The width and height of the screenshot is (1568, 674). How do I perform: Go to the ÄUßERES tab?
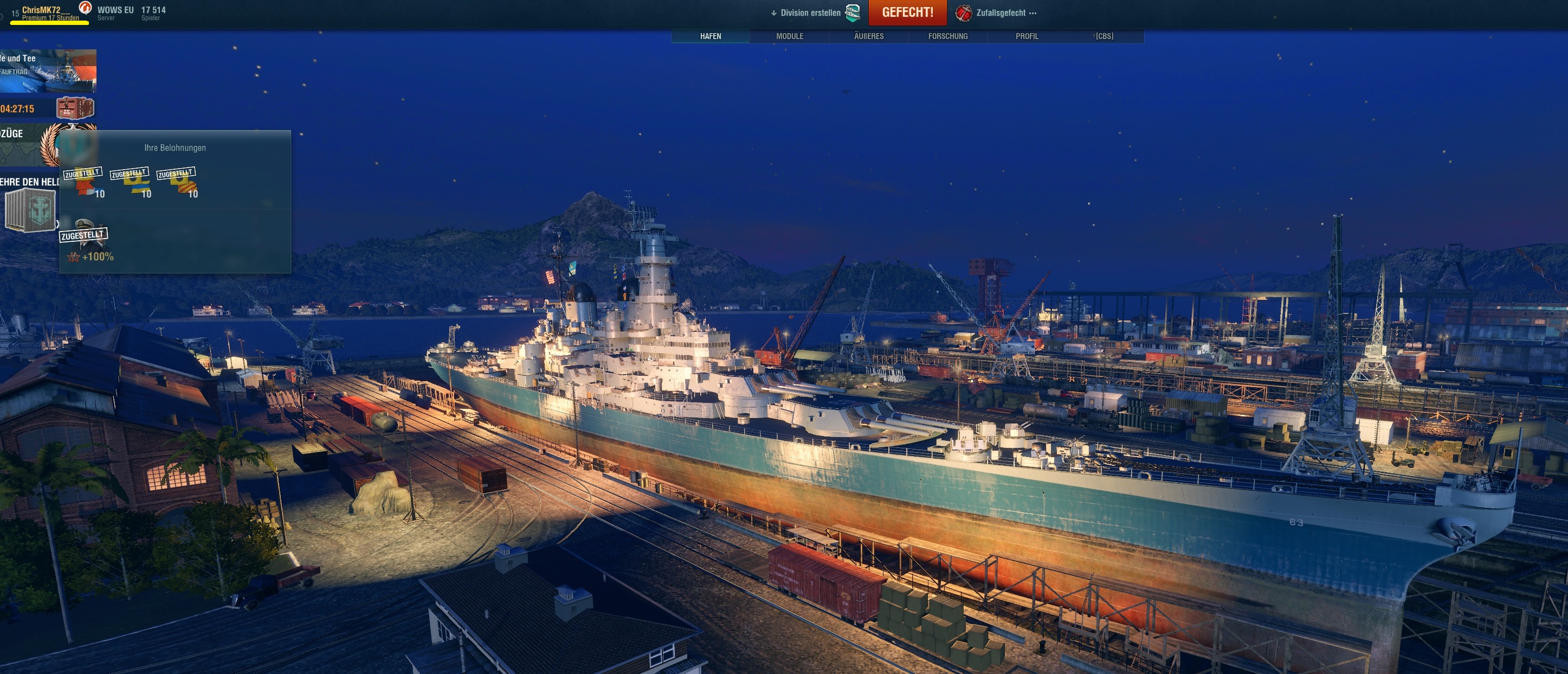pyautogui.click(x=869, y=36)
